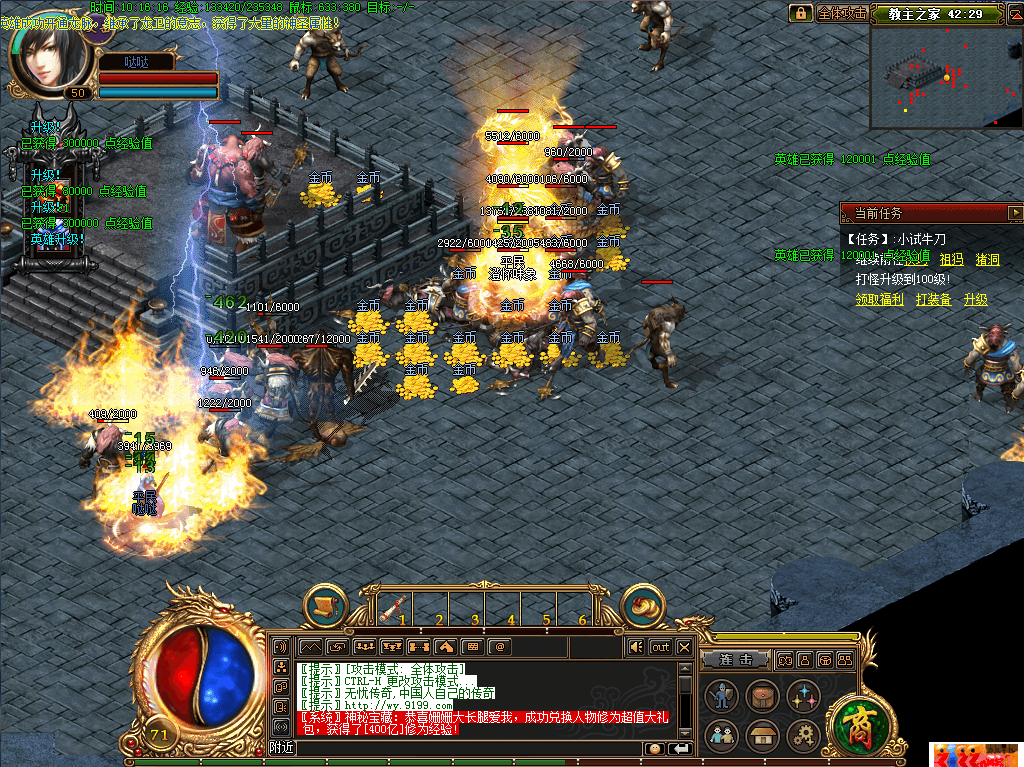
Task: Follow the 领取福利 quest link
Action: click(879, 299)
